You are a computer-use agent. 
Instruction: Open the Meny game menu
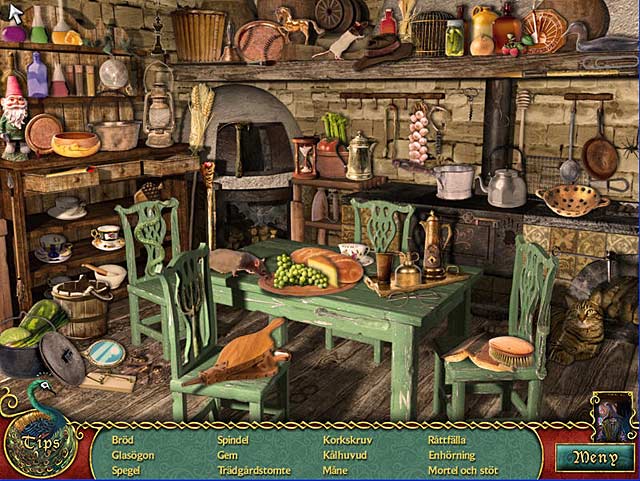(596, 457)
